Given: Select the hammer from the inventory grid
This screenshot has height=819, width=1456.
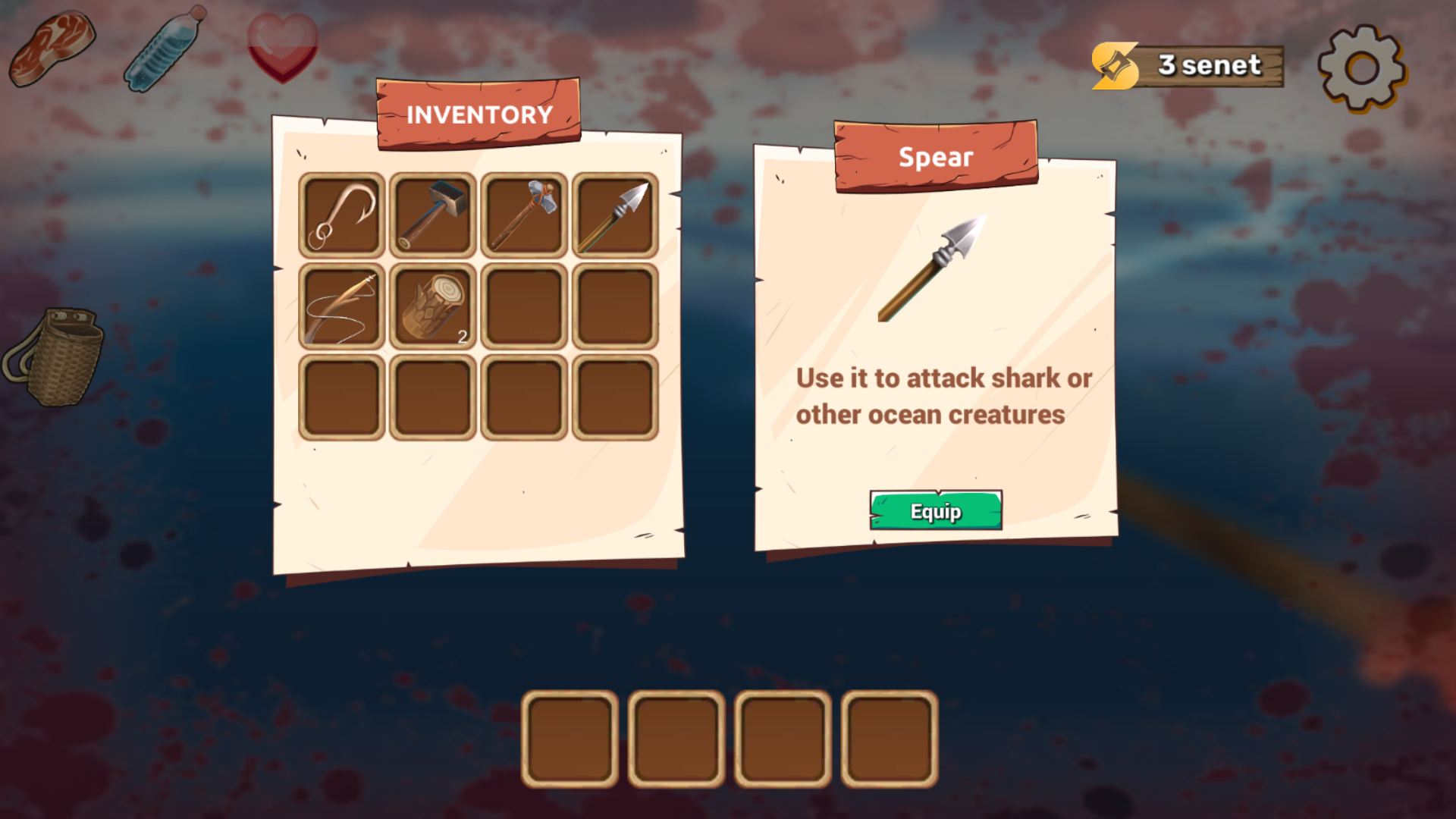Looking at the screenshot, I should (x=431, y=215).
